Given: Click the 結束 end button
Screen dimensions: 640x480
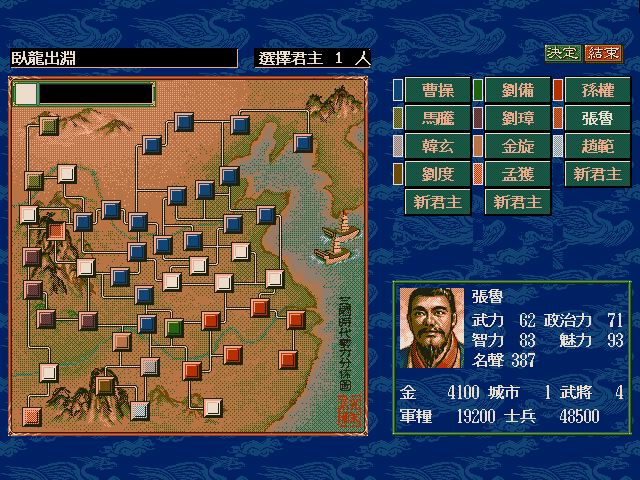Looking at the screenshot, I should click(603, 53).
